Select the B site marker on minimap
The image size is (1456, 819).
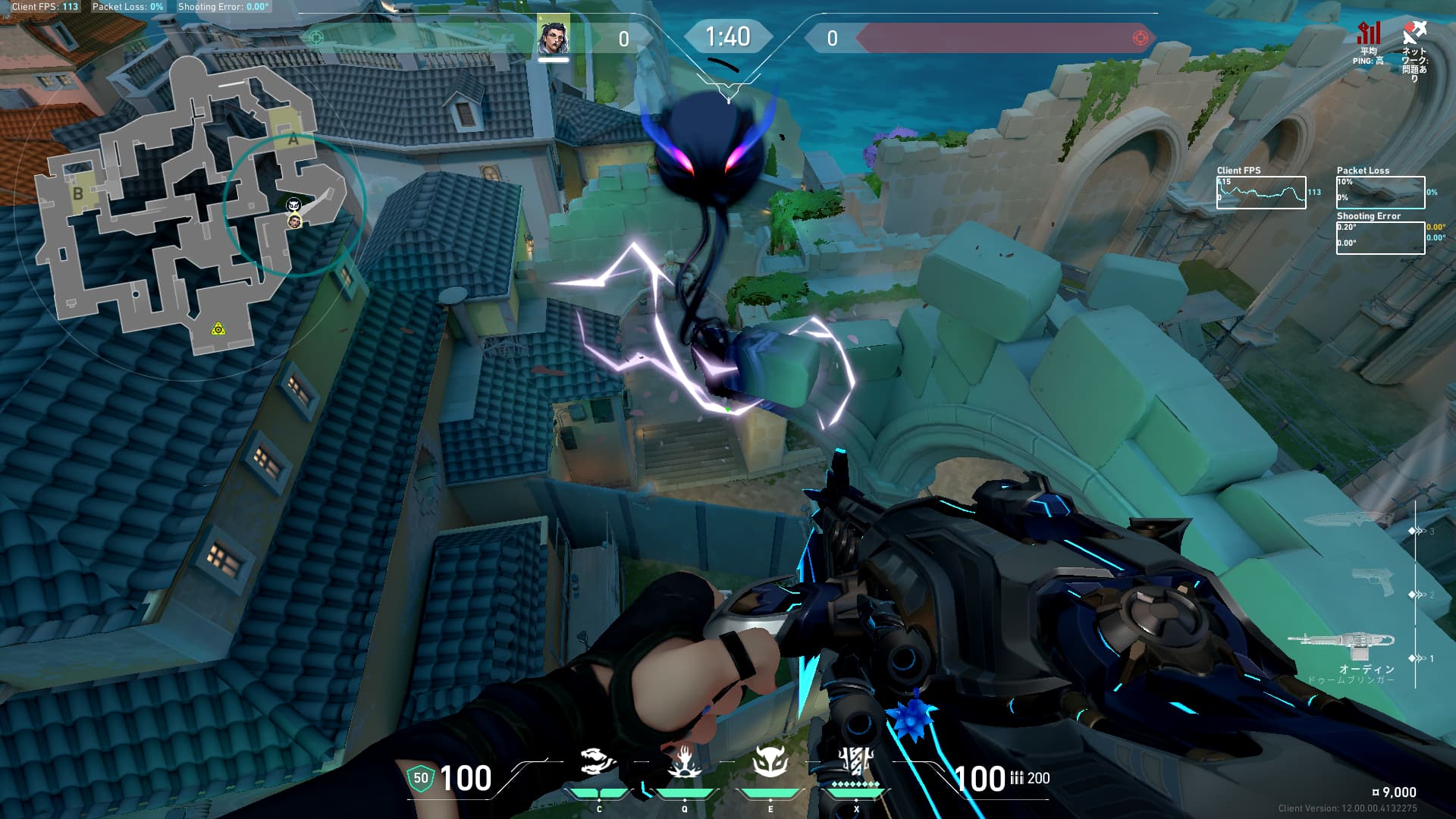click(x=77, y=194)
